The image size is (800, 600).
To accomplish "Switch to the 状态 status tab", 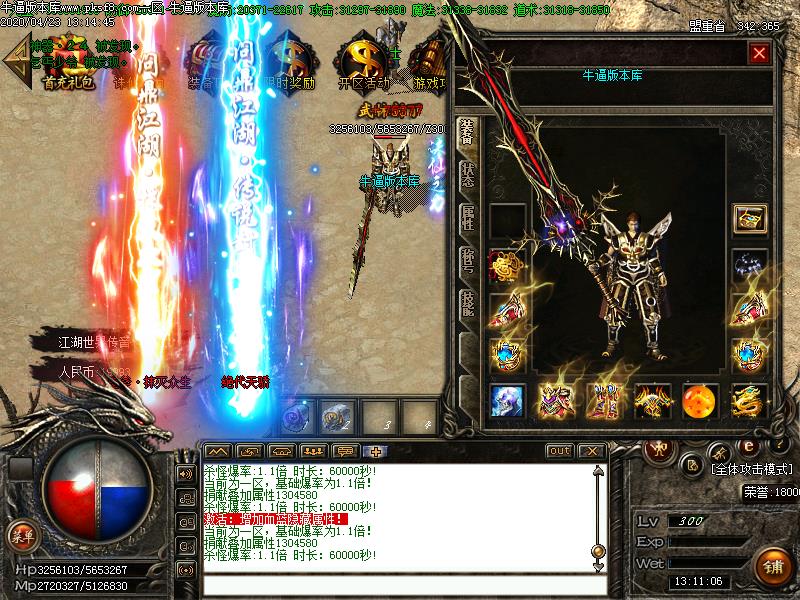I will pos(468,176).
